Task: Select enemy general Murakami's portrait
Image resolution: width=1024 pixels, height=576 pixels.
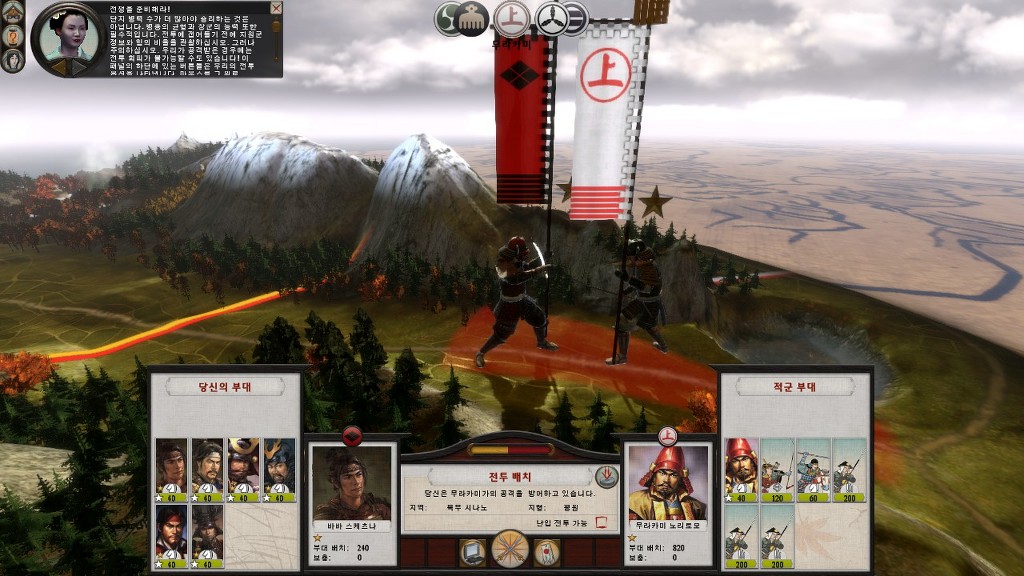Action: (x=667, y=483)
